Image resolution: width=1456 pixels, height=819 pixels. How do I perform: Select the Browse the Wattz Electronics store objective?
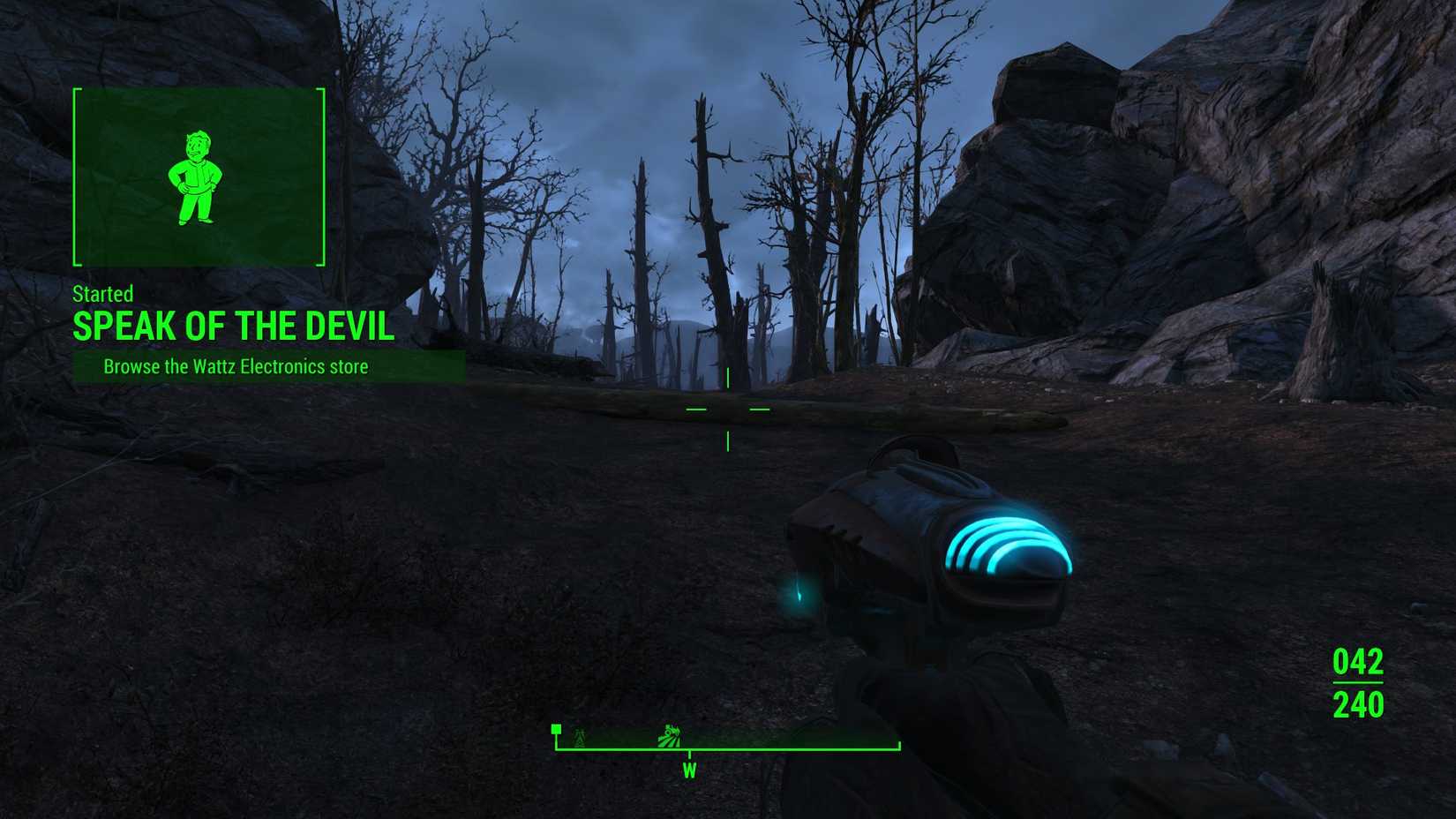pyautogui.click(x=235, y=365)
